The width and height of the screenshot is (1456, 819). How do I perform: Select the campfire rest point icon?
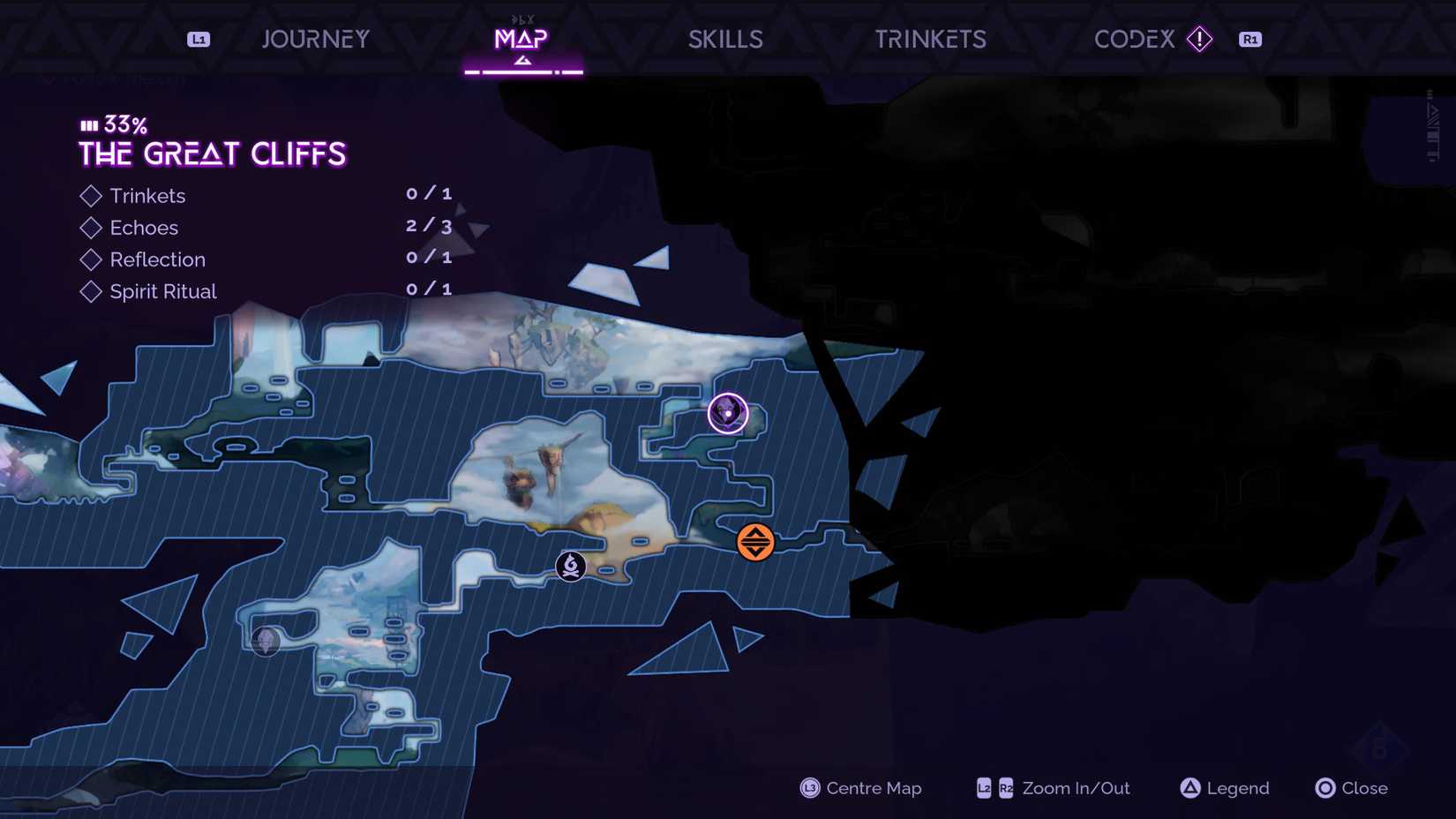(x=570, y=566)
